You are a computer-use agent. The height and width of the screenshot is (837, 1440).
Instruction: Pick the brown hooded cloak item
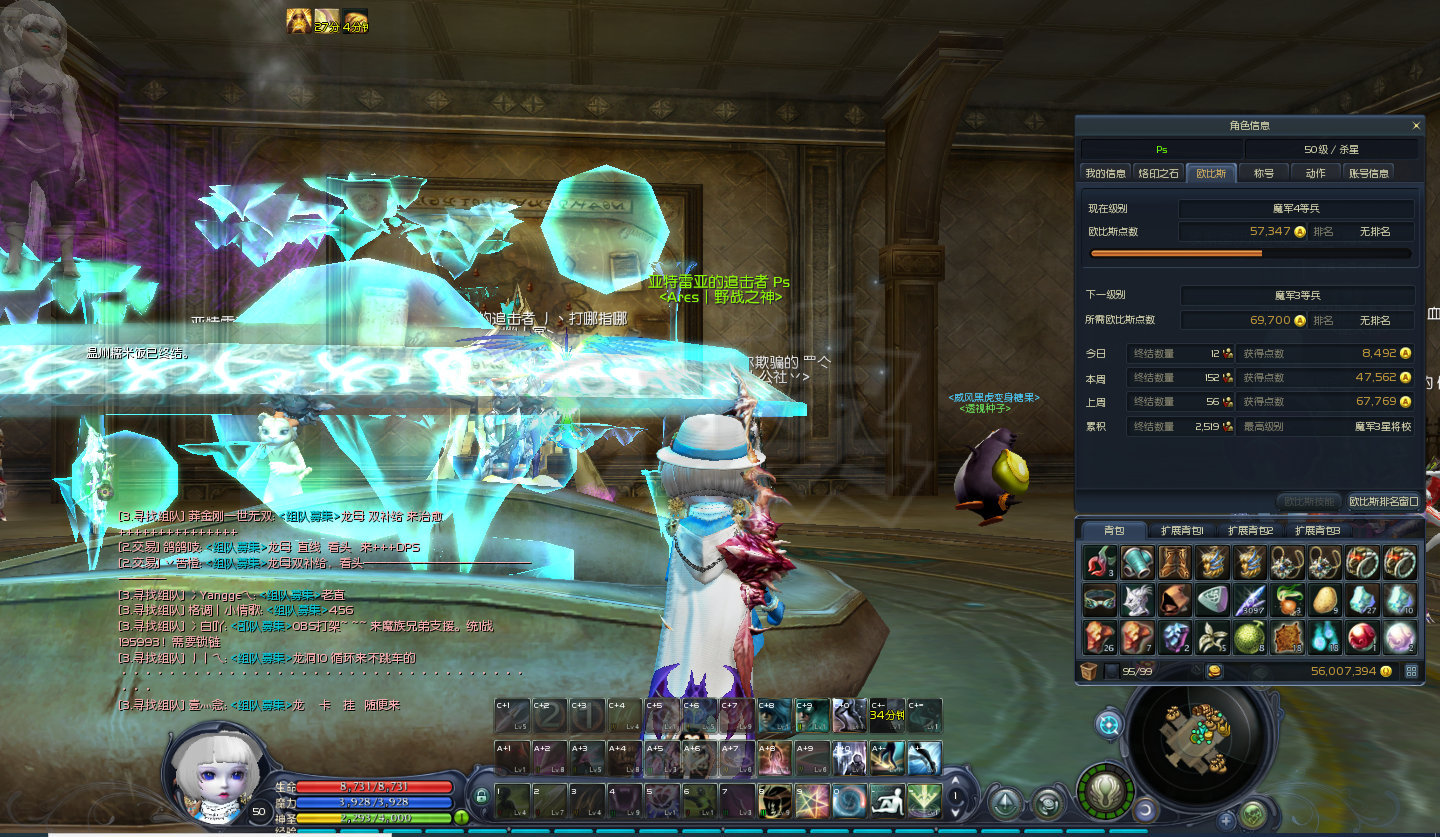1175,599
